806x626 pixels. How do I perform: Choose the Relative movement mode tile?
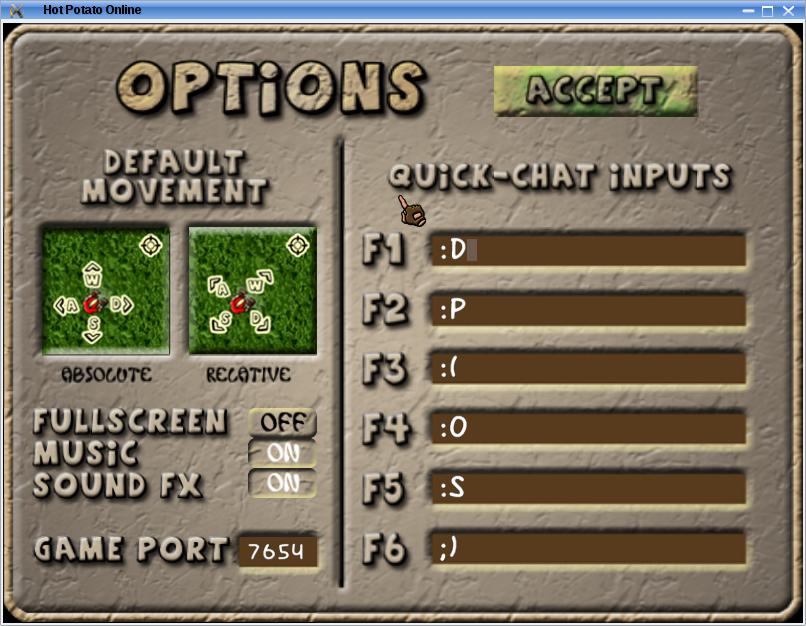(x=252, y=290)
